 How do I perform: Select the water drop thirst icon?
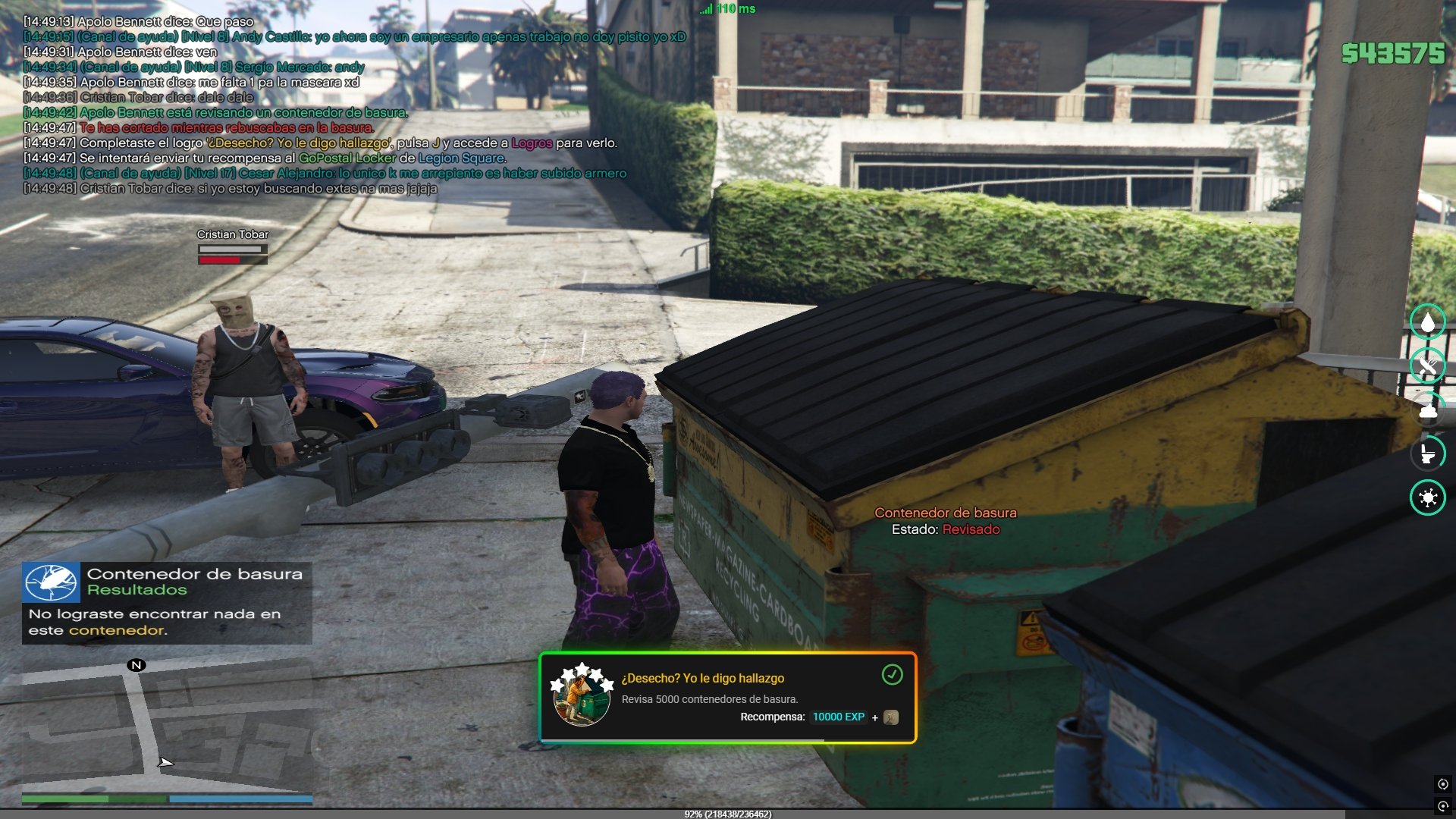pyautogui.click(x=1427, y=322)
